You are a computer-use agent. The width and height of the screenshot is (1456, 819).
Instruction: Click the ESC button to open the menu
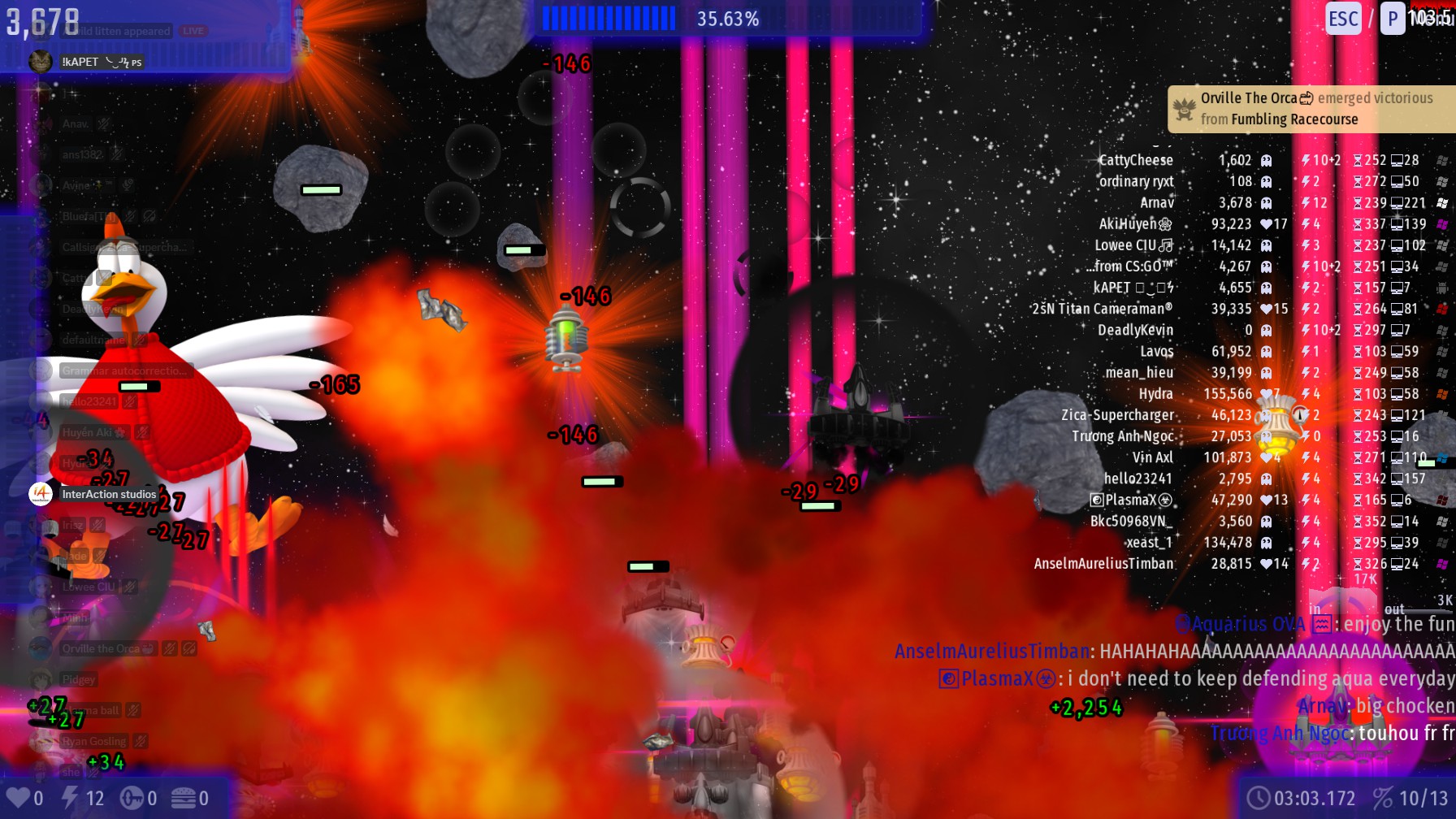pos(1343,19)
